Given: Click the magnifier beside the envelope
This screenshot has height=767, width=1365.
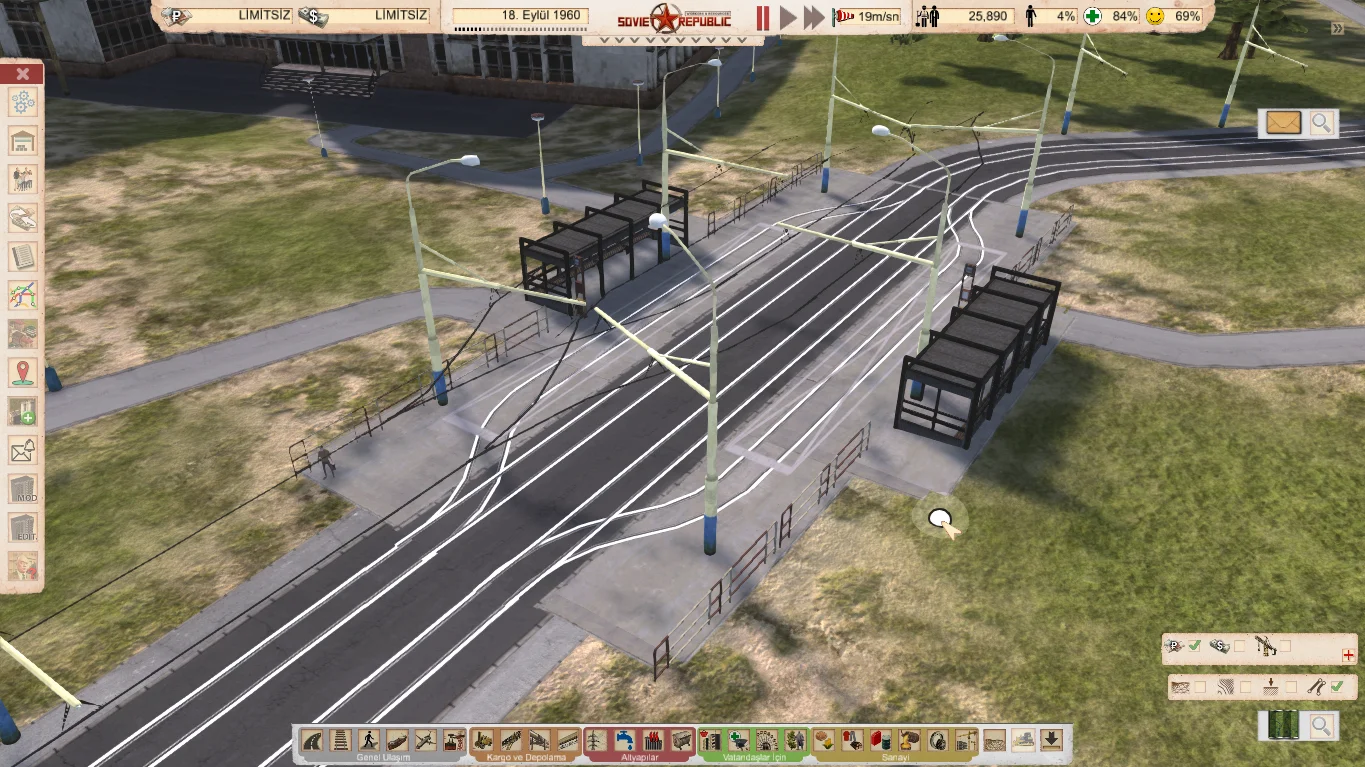Looking at the screenshot, I should click(x=1322, y=123).
